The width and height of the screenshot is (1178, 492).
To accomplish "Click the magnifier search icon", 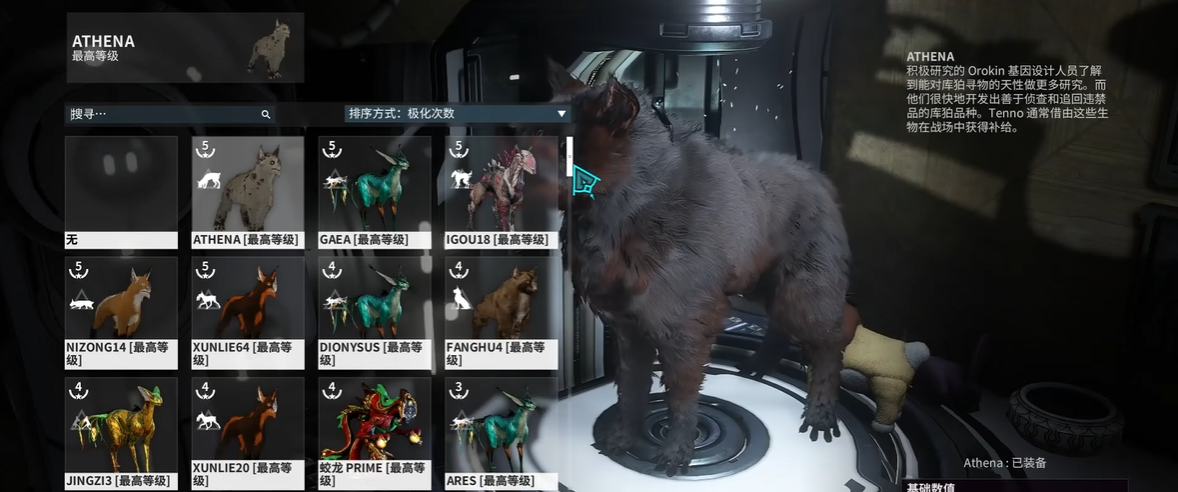I will click(265, 115).
